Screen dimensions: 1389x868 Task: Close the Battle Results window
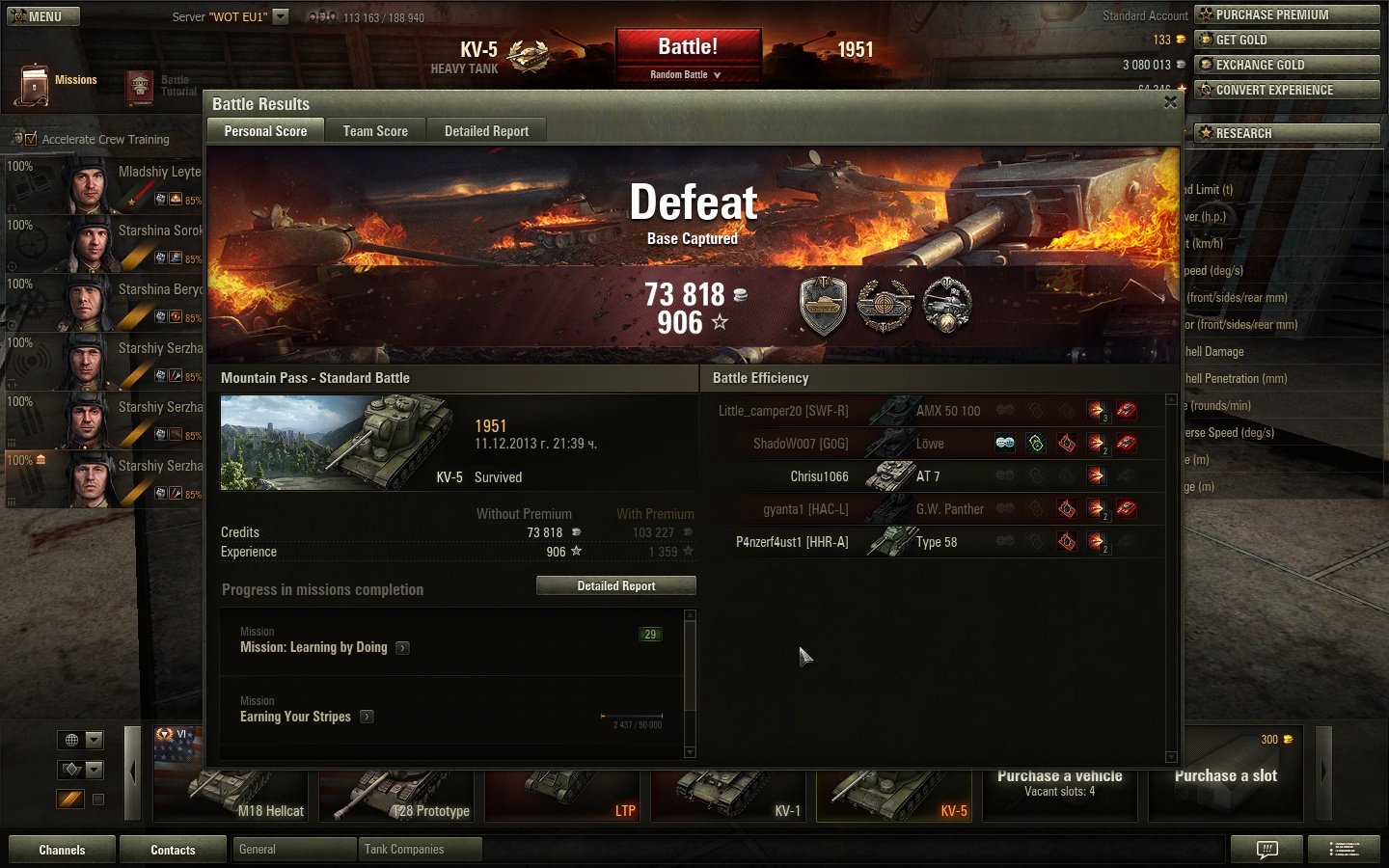click(x=1170, y=102)
